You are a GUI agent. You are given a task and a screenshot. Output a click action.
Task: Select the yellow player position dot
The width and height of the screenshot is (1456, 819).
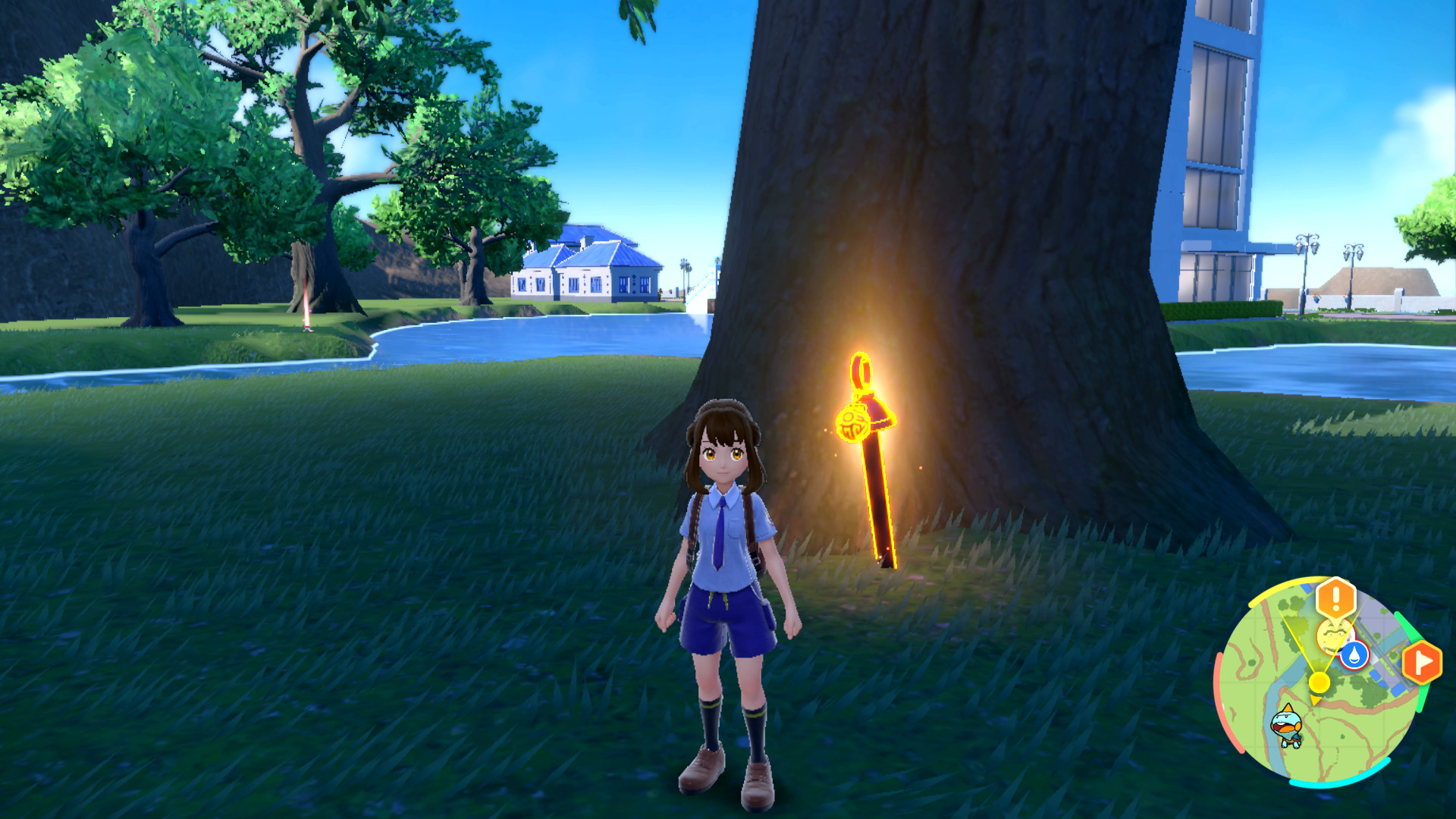1319,682
